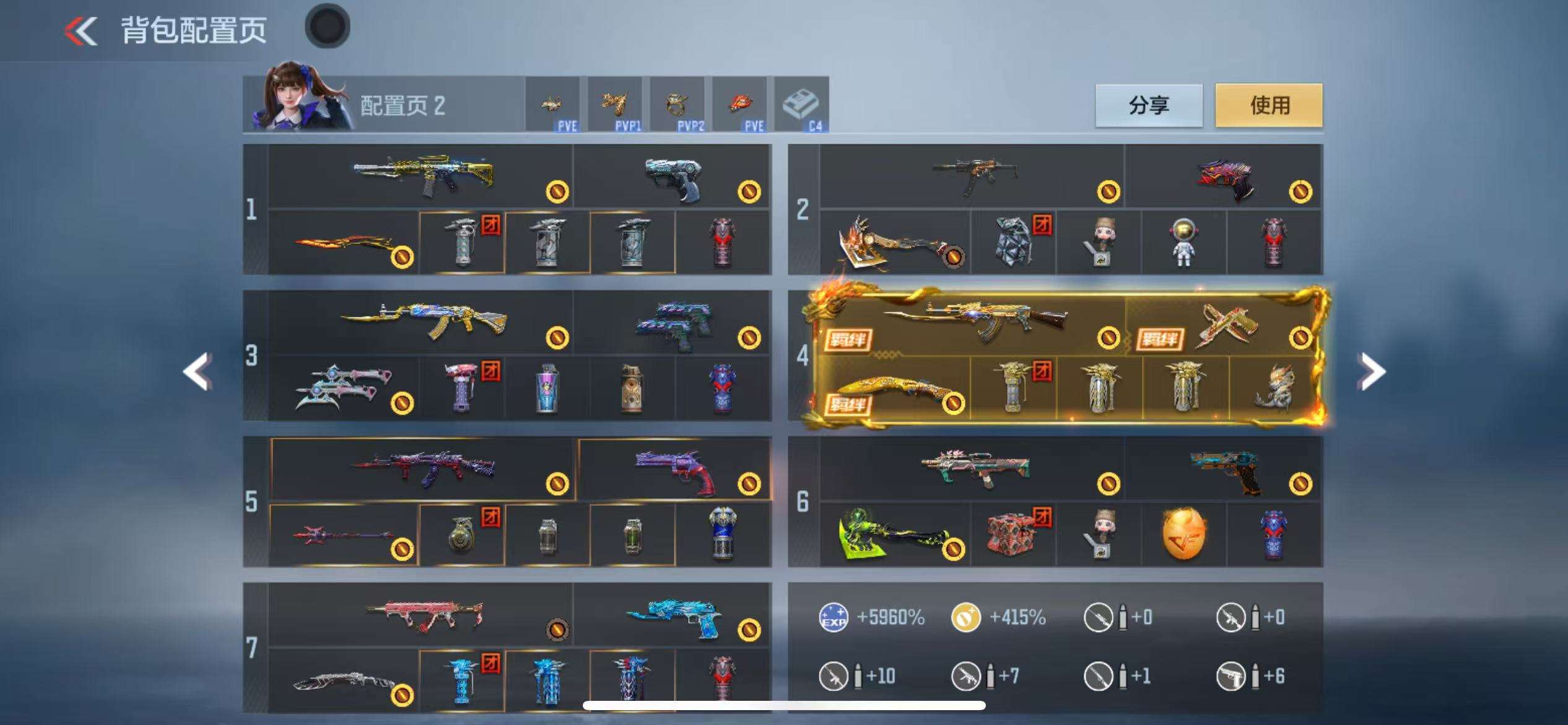1568x725 pixels.
Task: Choose the silver-blue pistol in backpack 1
Action: [673, 176]
